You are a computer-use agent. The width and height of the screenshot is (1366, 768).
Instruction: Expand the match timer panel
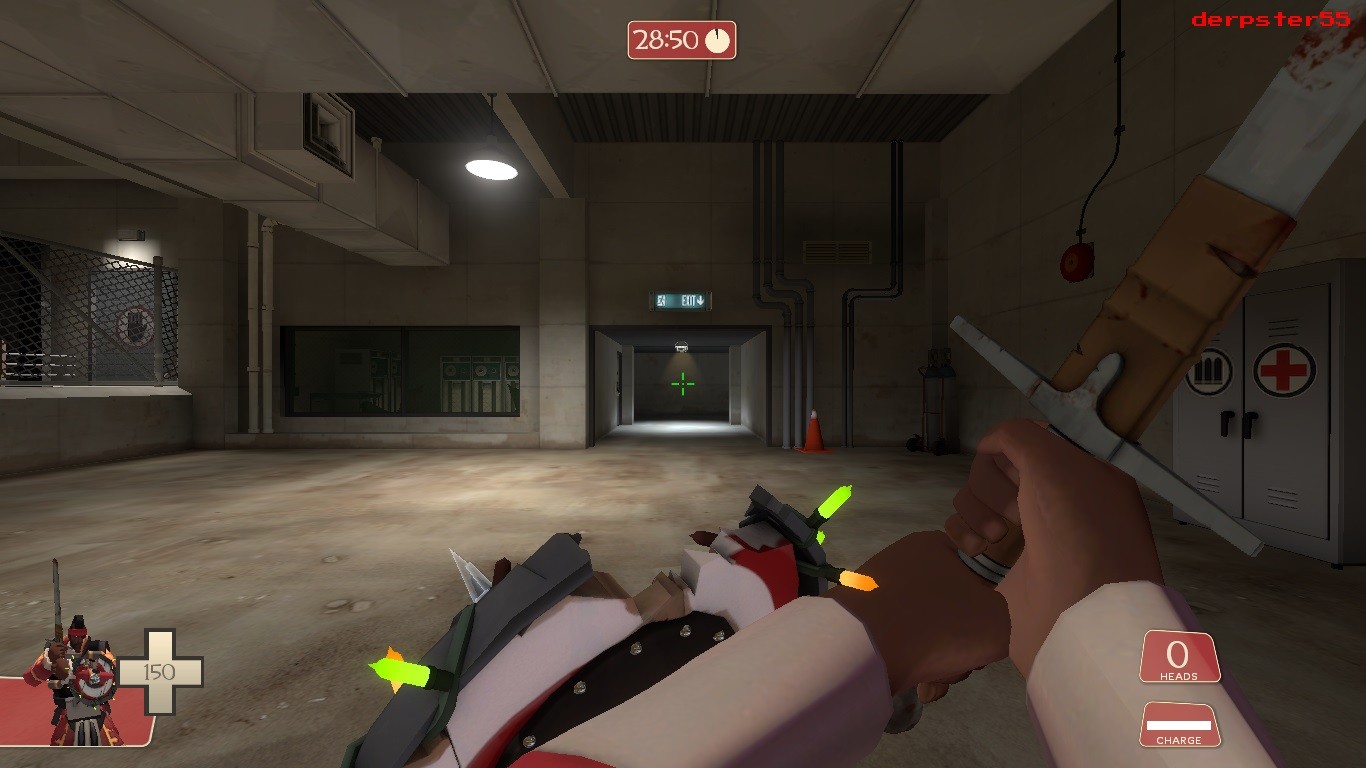point(680,38)
